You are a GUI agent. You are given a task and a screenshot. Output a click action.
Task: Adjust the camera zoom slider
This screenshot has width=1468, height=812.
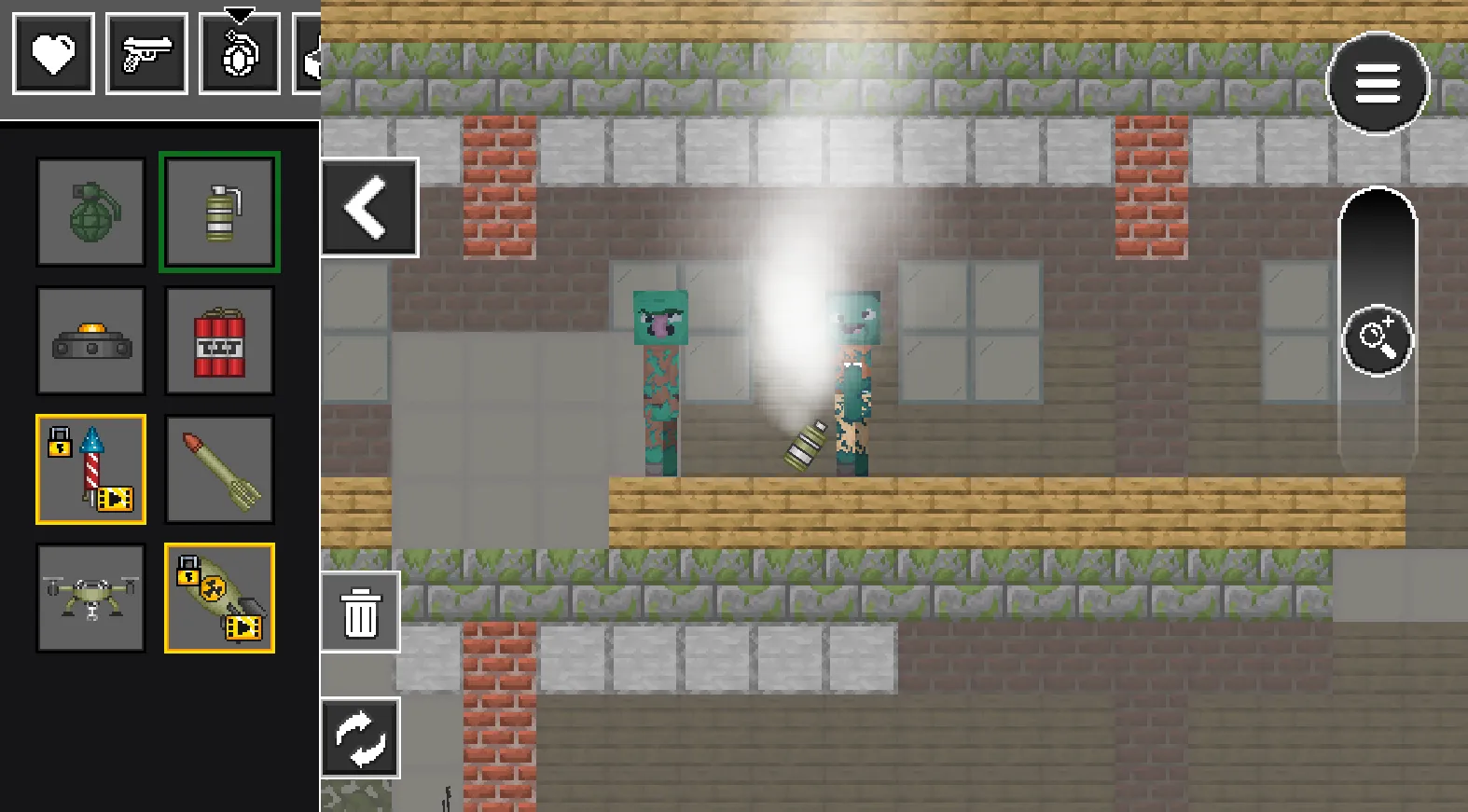pyautogui.click(x=1378, y=337)
